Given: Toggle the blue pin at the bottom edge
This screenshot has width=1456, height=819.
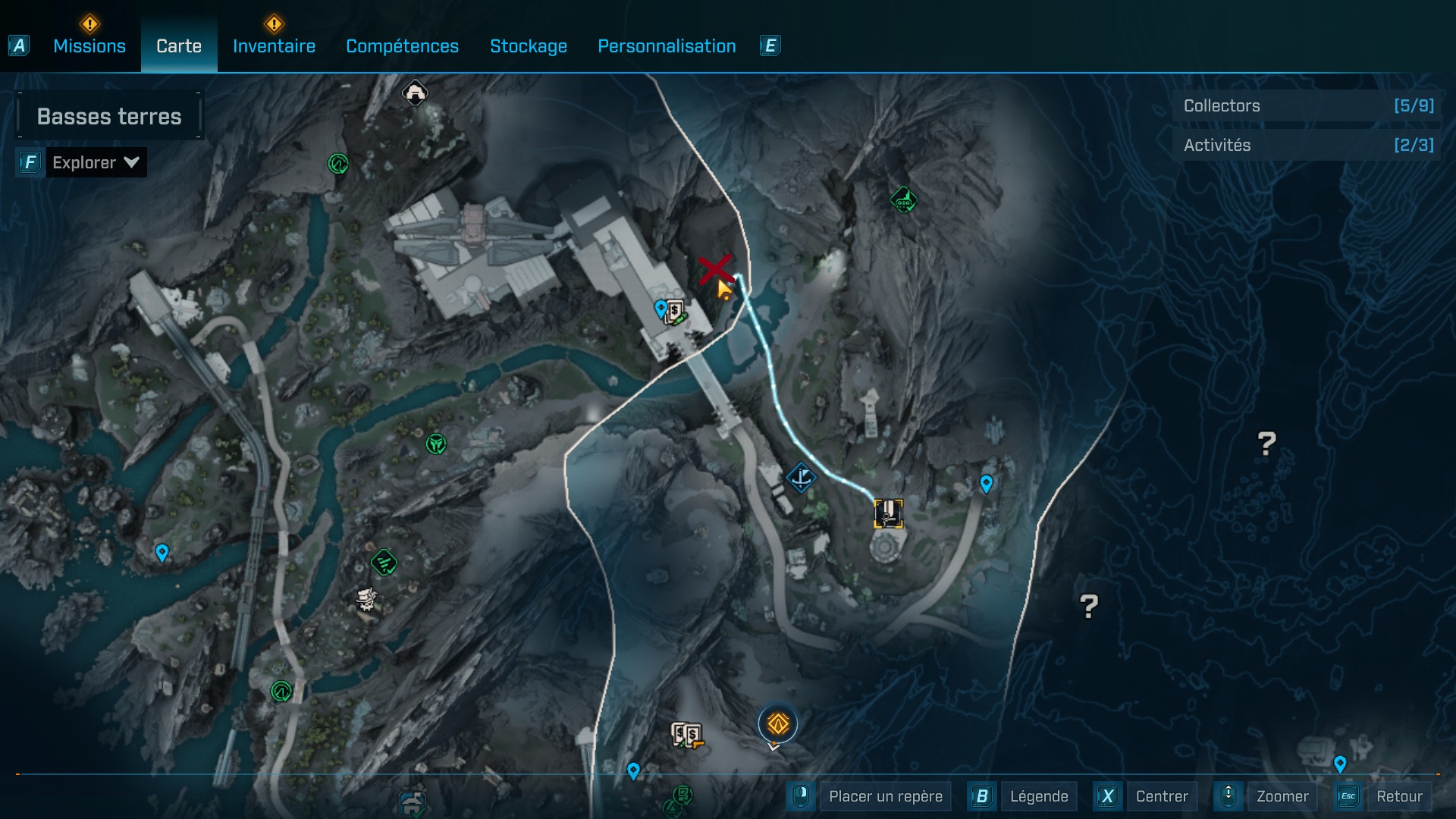Looking at the screenshot, I should (x=634, y=770).
